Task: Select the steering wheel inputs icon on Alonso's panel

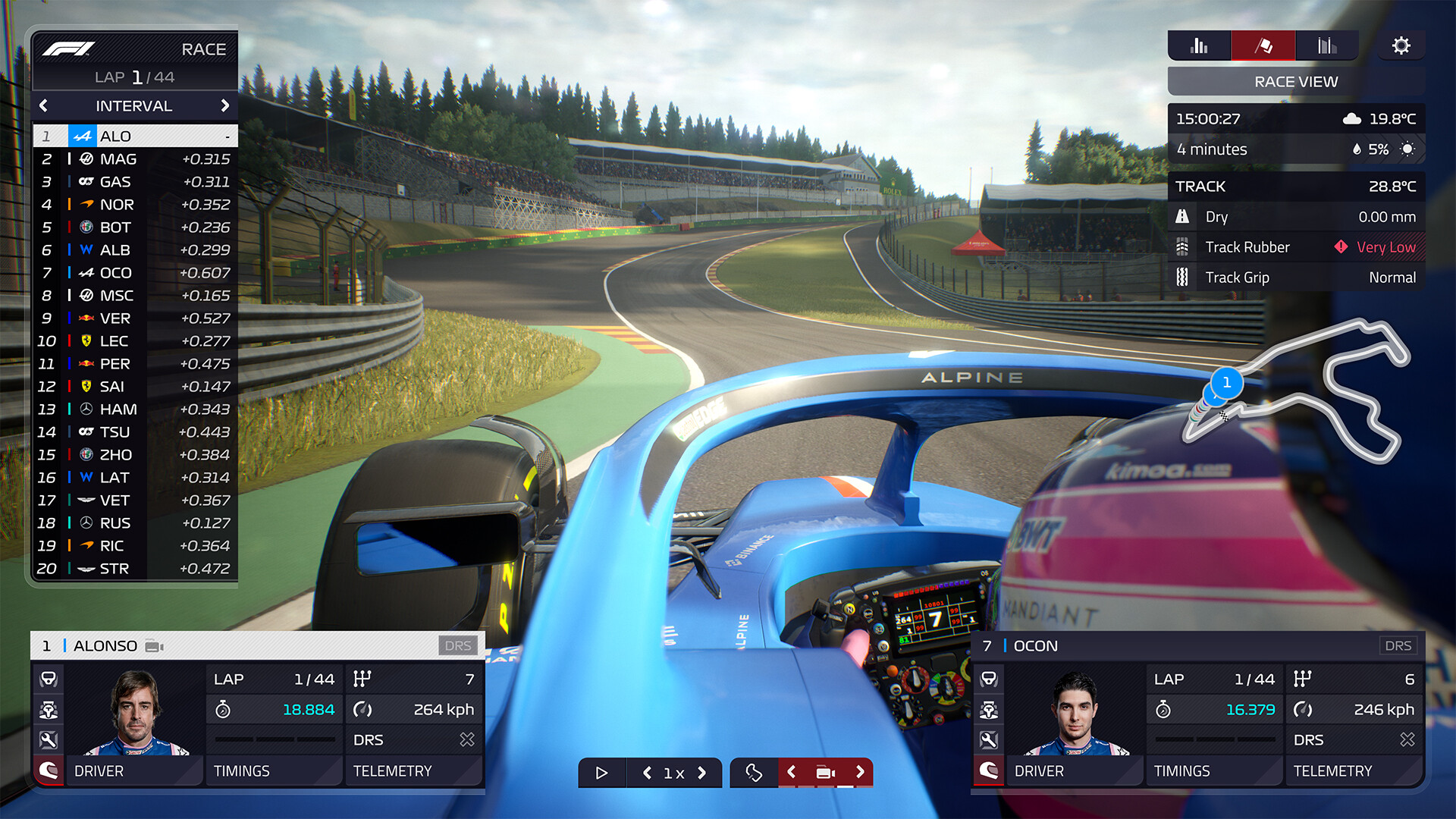Action: point(49,679)
